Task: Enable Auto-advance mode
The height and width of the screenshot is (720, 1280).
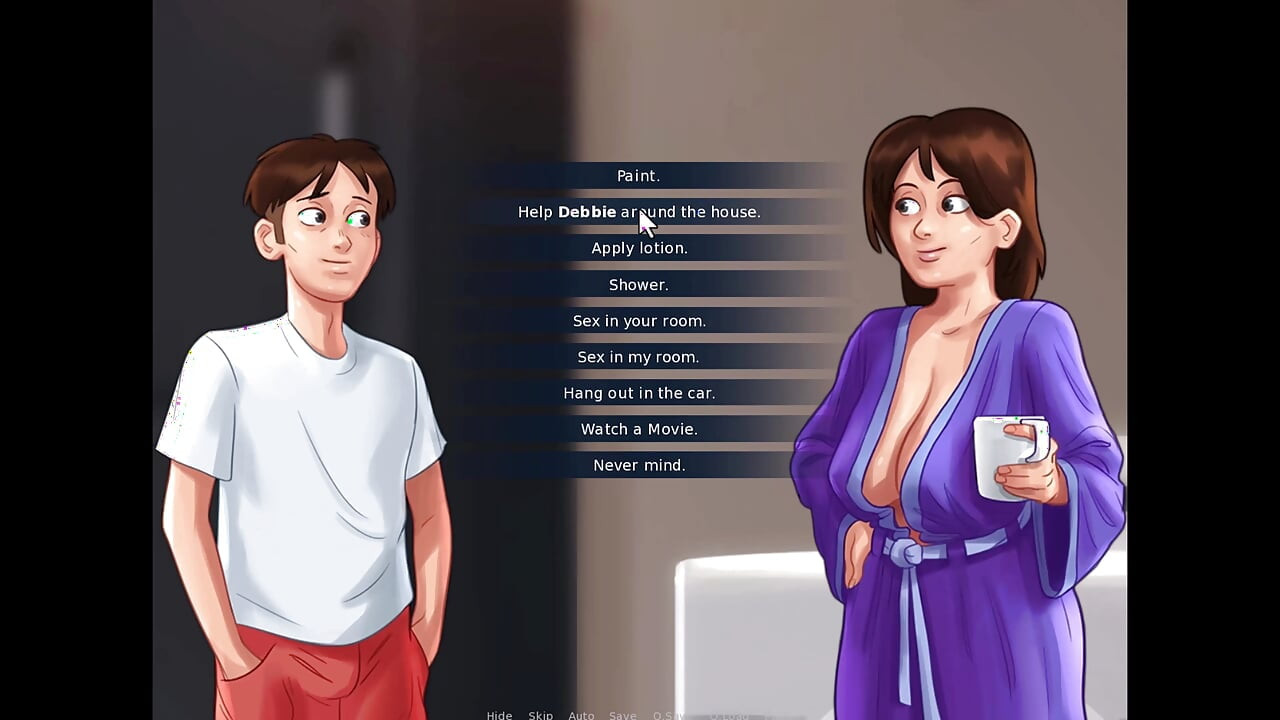Action: tap(581, 715)
